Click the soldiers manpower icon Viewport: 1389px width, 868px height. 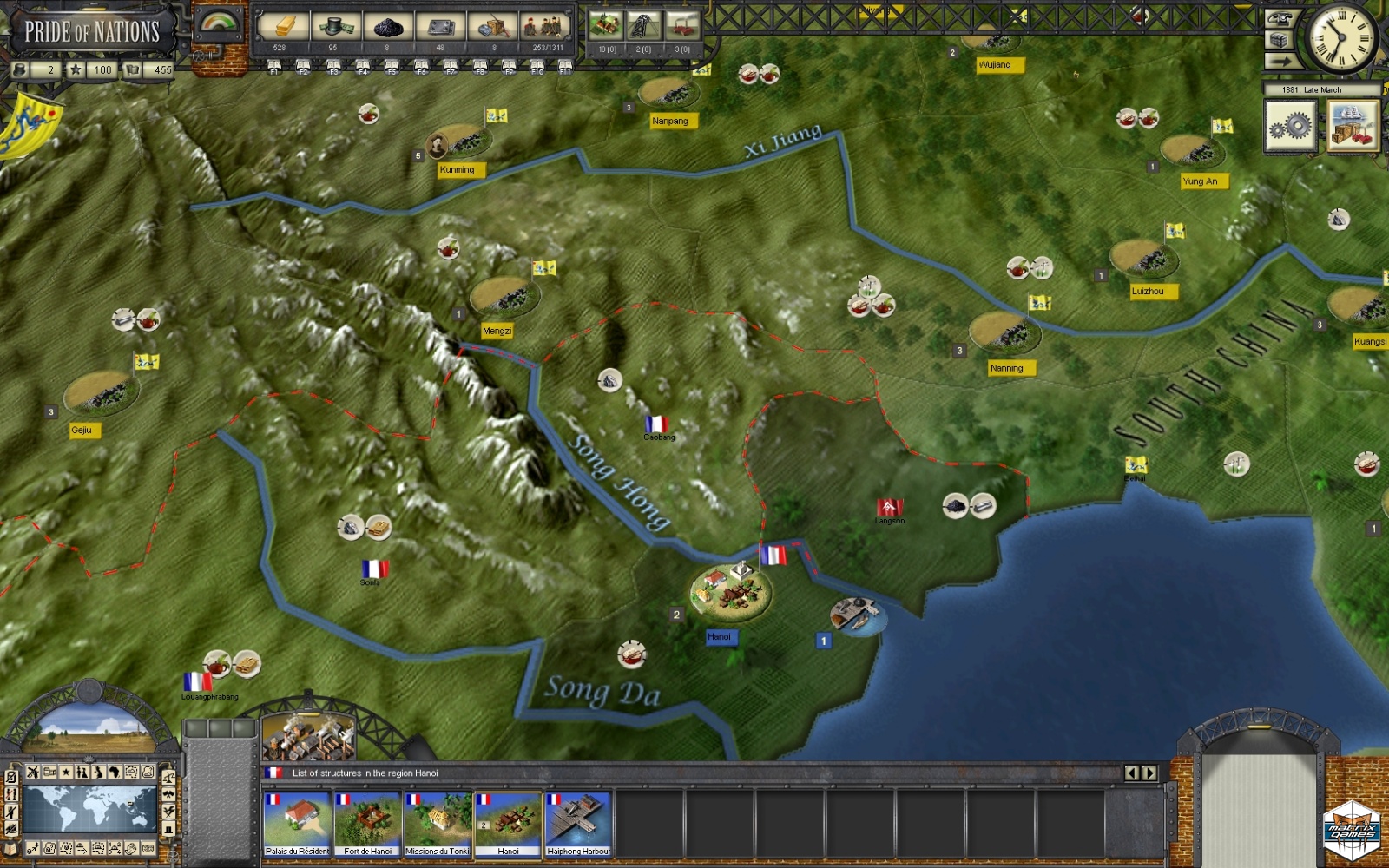coord(547,28)
